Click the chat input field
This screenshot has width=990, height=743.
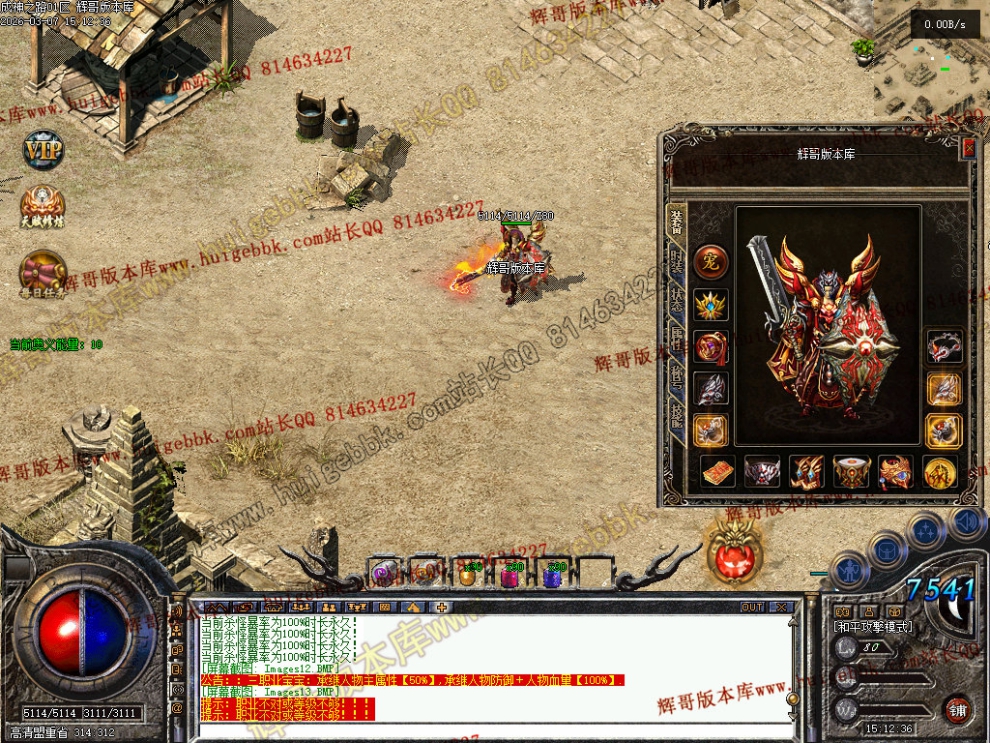[x=490, y=734]
